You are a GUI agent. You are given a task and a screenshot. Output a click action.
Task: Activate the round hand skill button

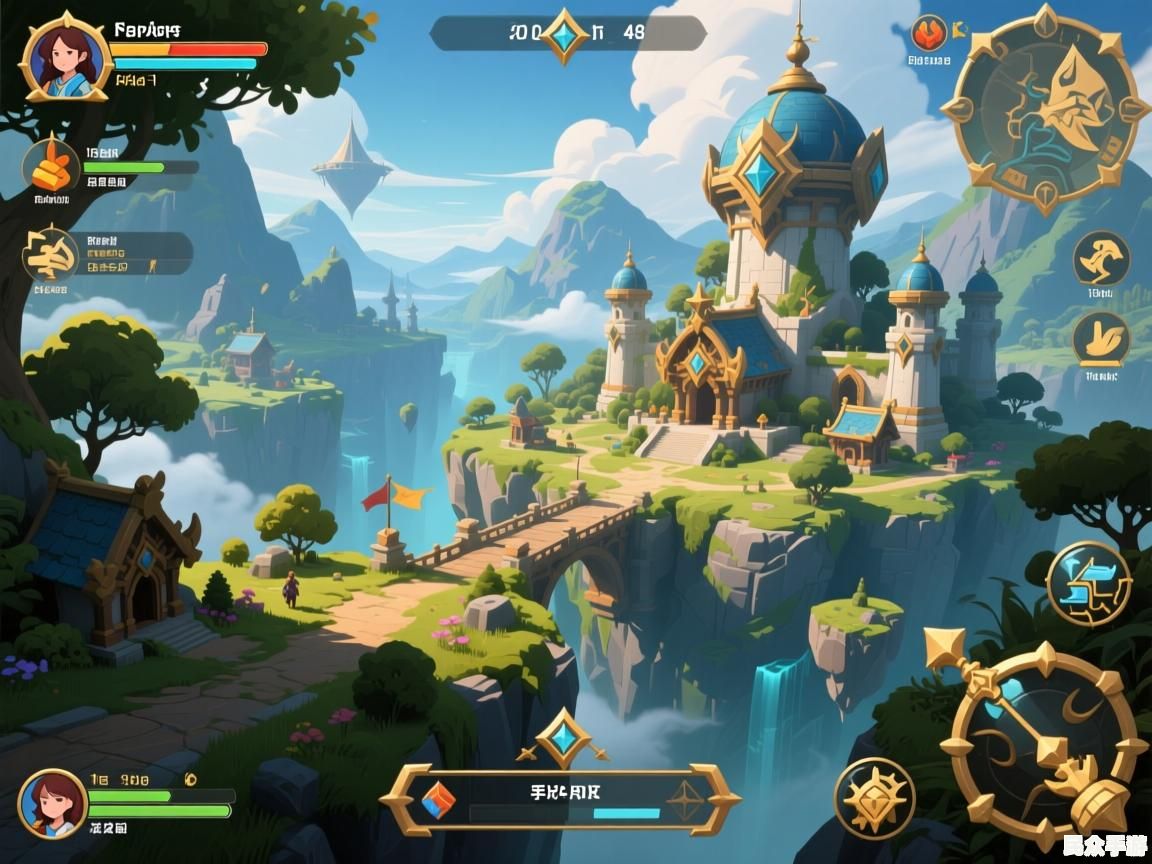tap(1101, 339)
